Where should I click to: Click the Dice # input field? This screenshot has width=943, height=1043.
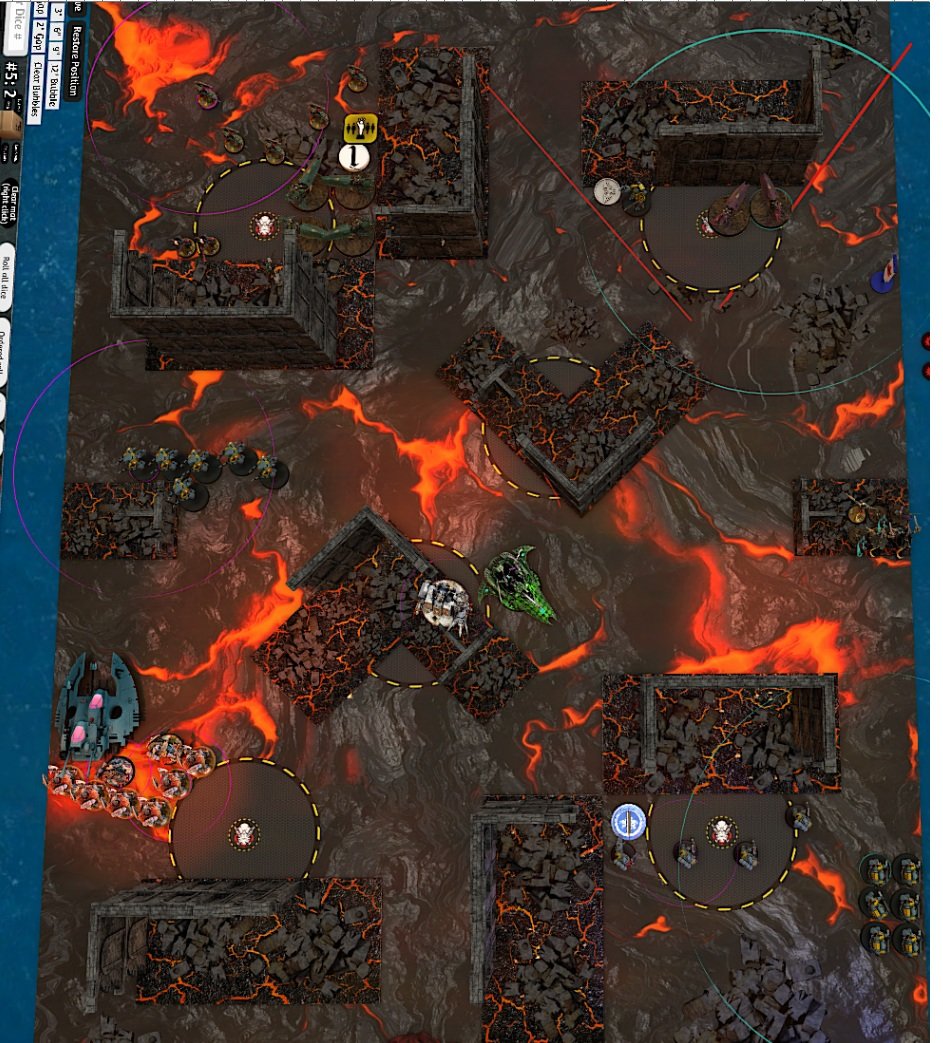[15, 27]
